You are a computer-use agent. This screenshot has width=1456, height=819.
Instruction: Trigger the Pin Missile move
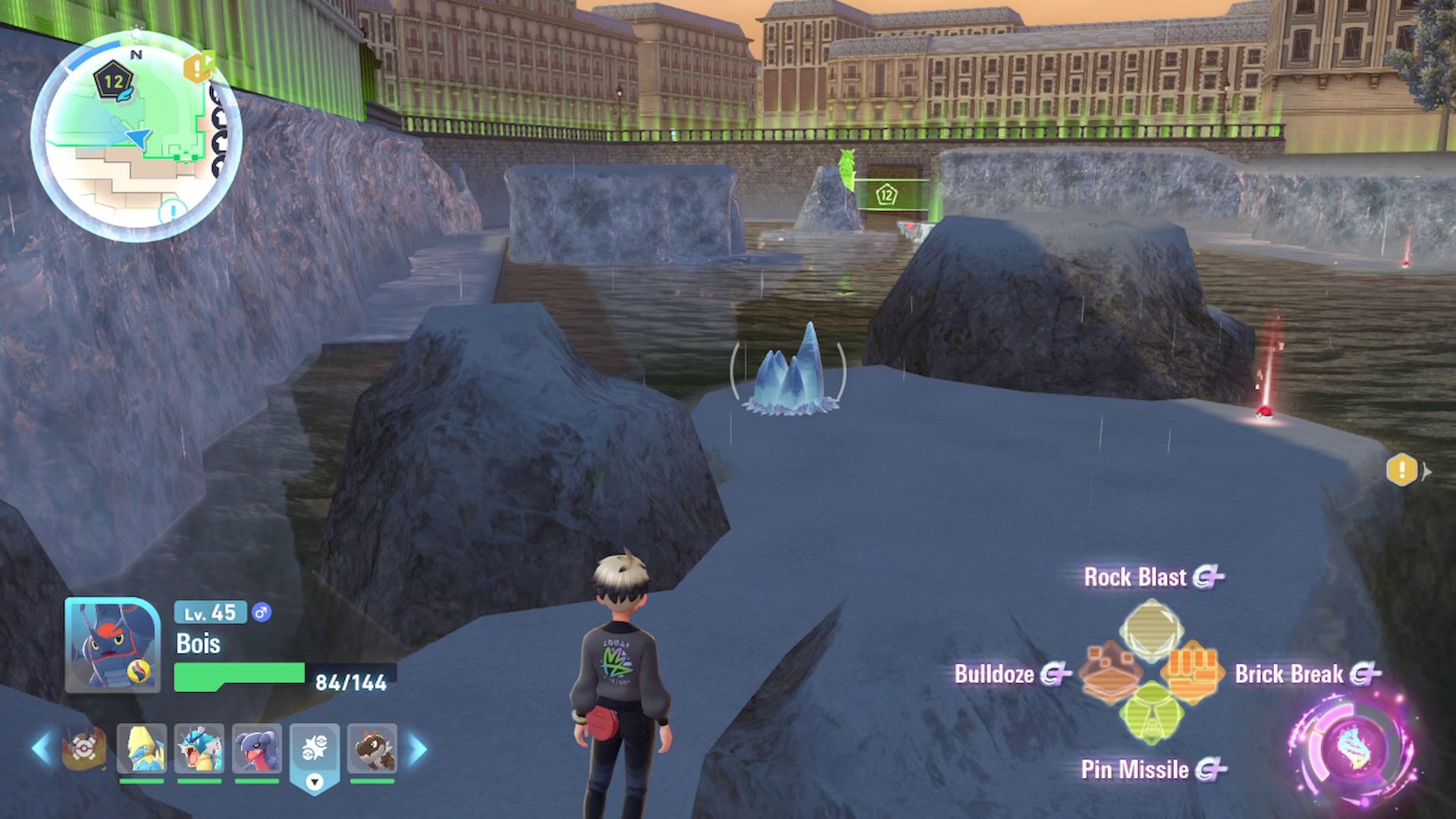(1151, 714)
